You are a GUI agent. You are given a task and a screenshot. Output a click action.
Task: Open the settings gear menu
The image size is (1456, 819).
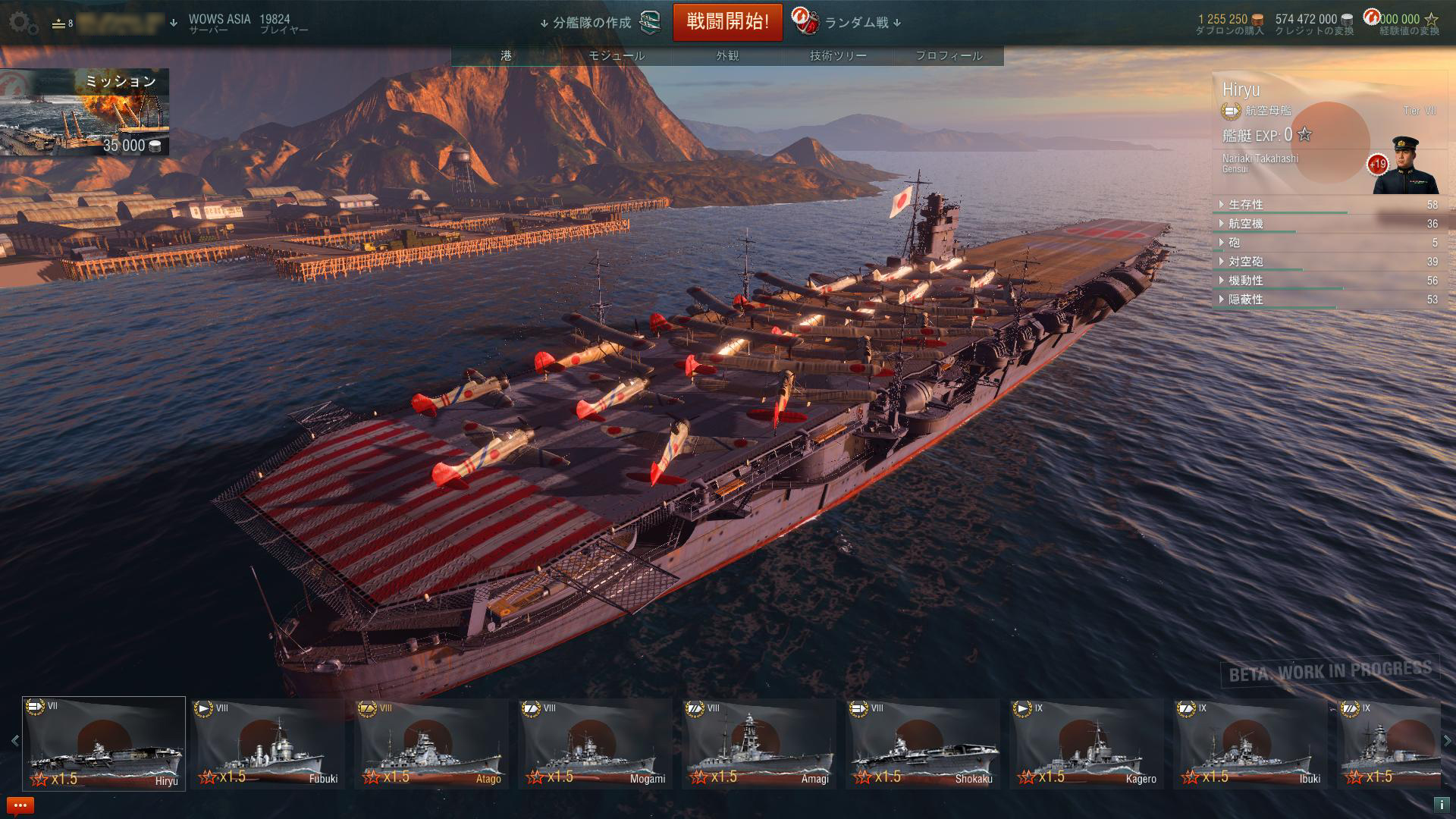coord(23,23)
